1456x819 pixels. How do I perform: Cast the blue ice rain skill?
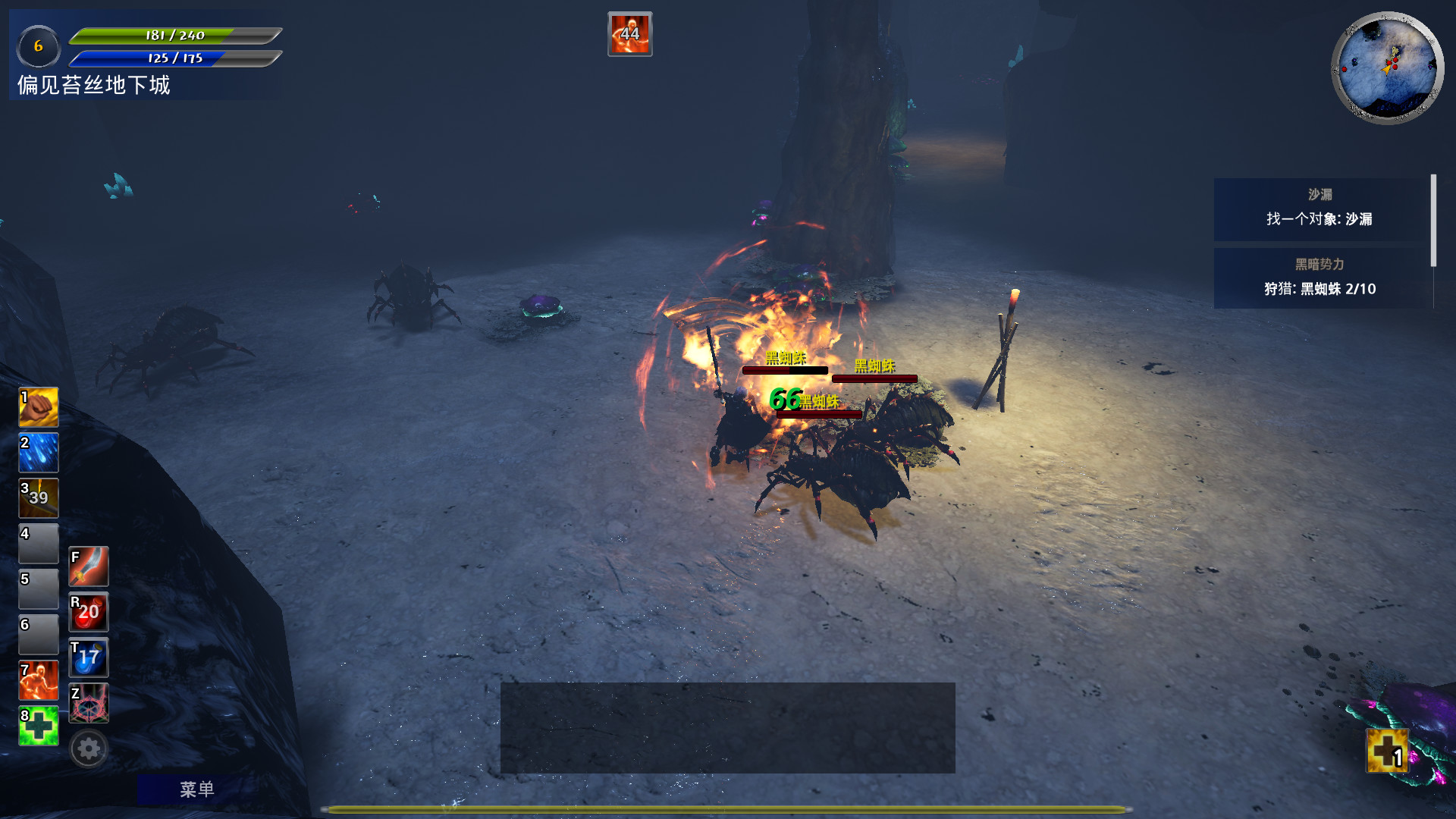coord(38,453)
